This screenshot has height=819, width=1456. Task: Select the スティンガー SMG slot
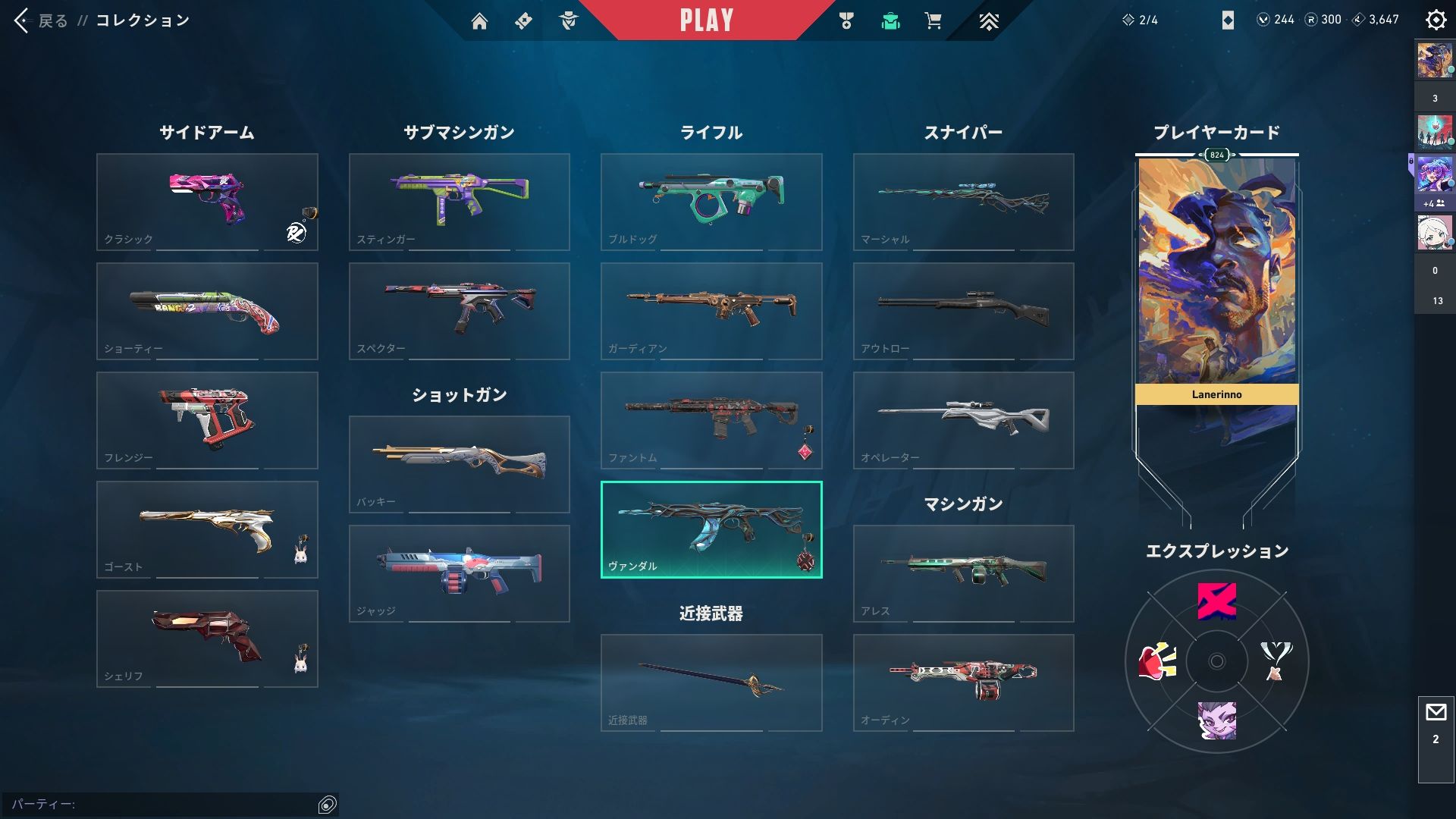tap(459, 202)
